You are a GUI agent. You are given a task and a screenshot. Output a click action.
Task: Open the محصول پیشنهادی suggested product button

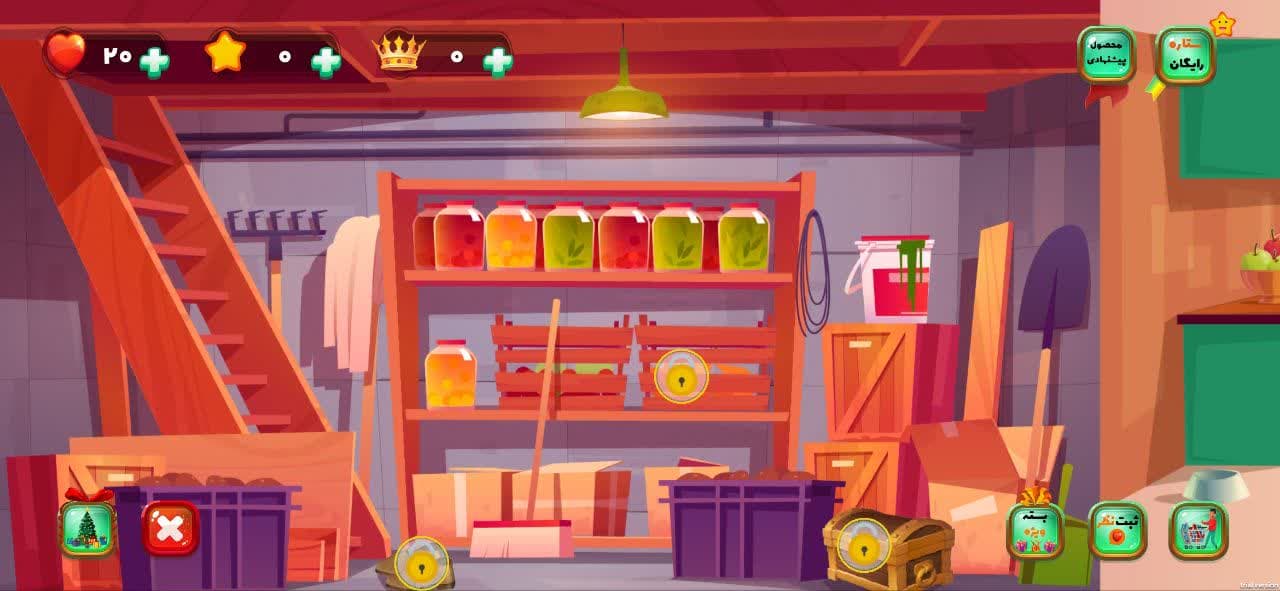click(x=1106, y=54)
